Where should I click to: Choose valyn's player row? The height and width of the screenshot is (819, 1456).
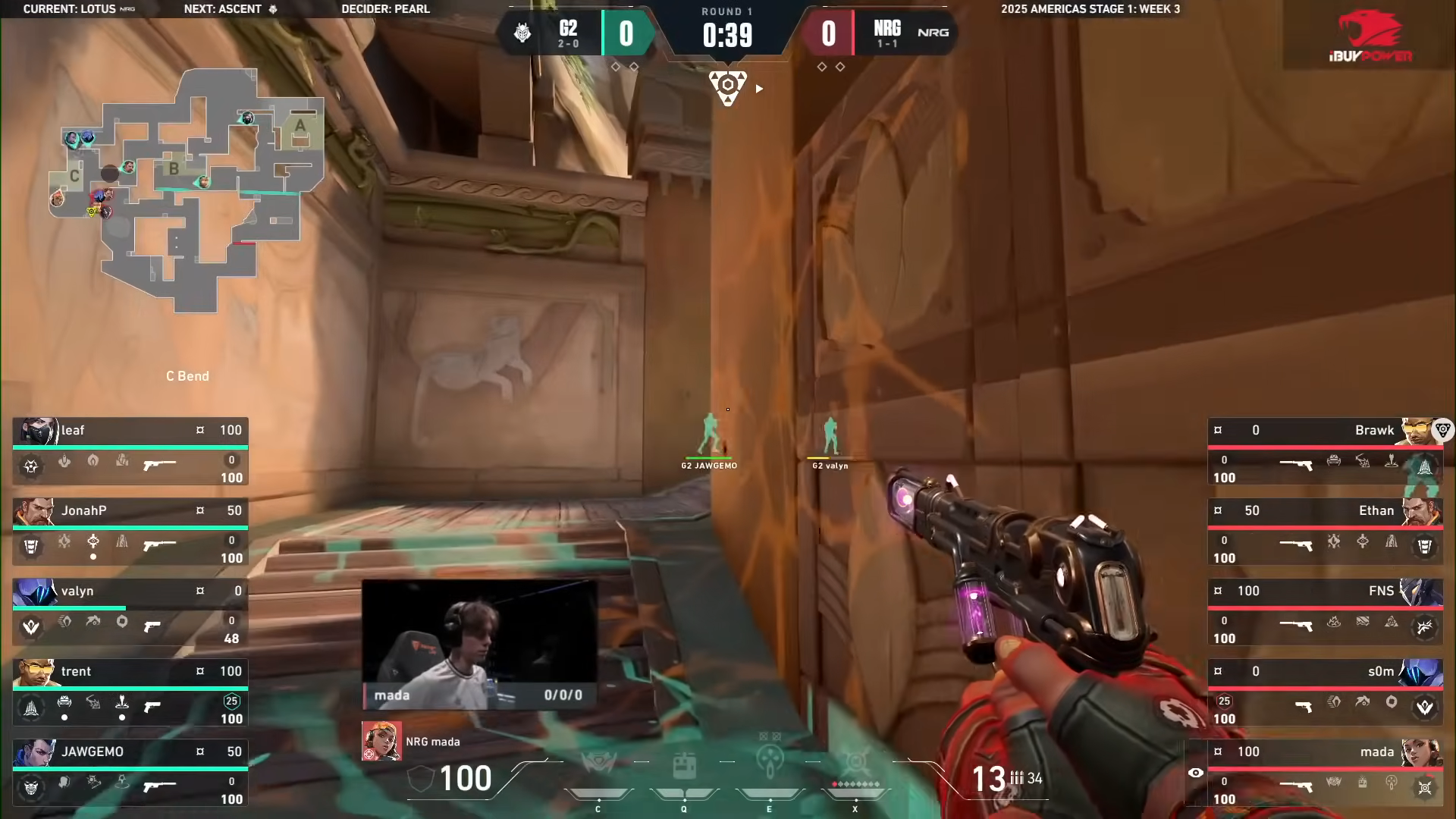coord(130,613)
